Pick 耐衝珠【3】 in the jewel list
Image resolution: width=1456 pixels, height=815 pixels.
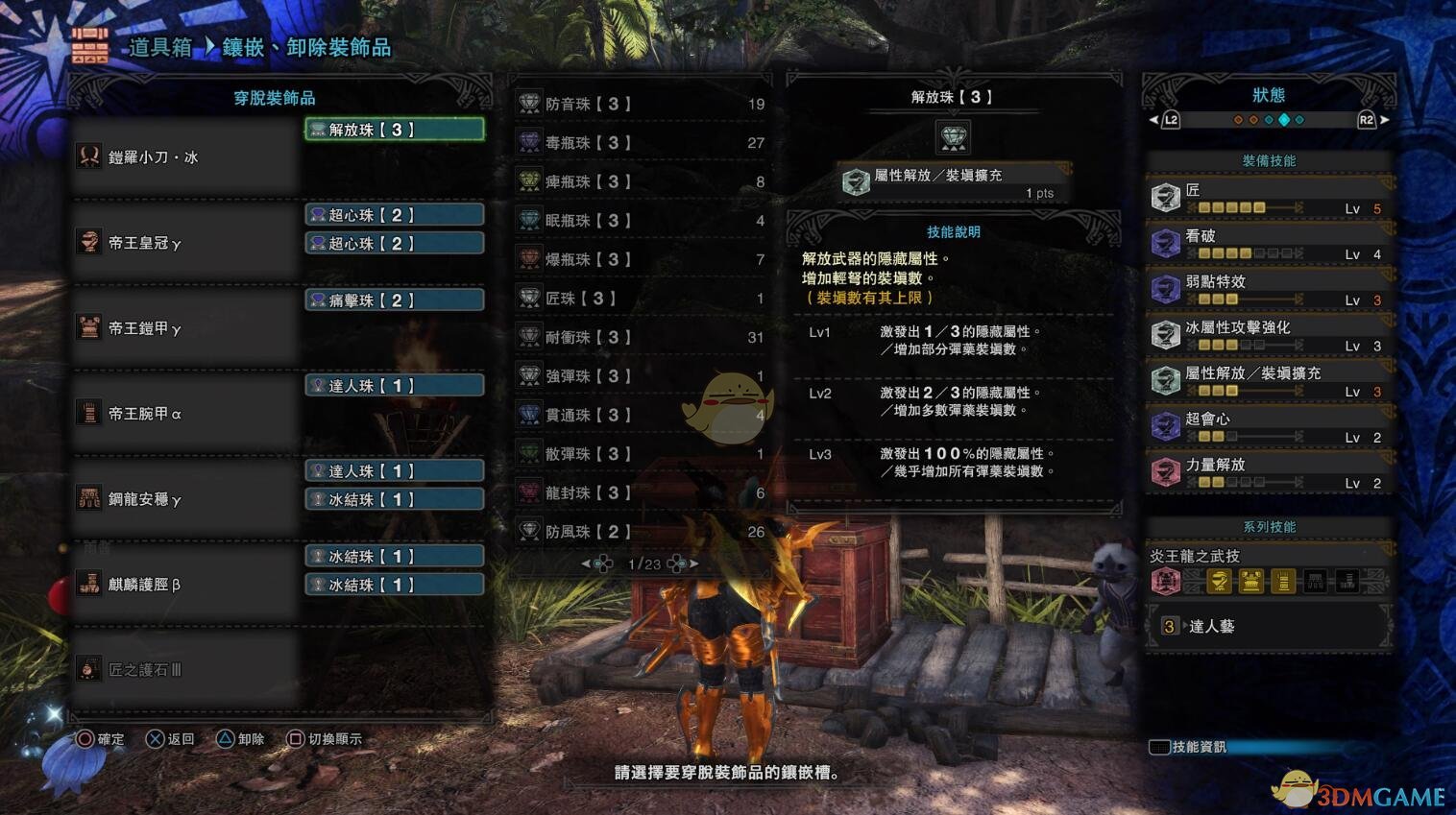pyautogui.click(x=641, y=337)
